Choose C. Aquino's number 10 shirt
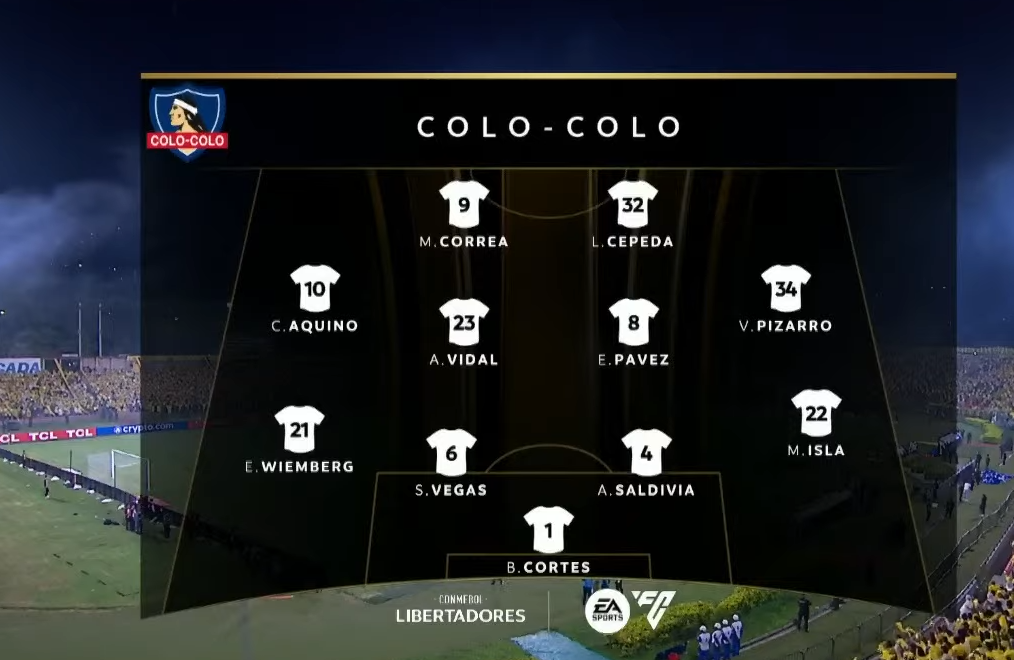The image size is (1014, 660). pos(315,289)
